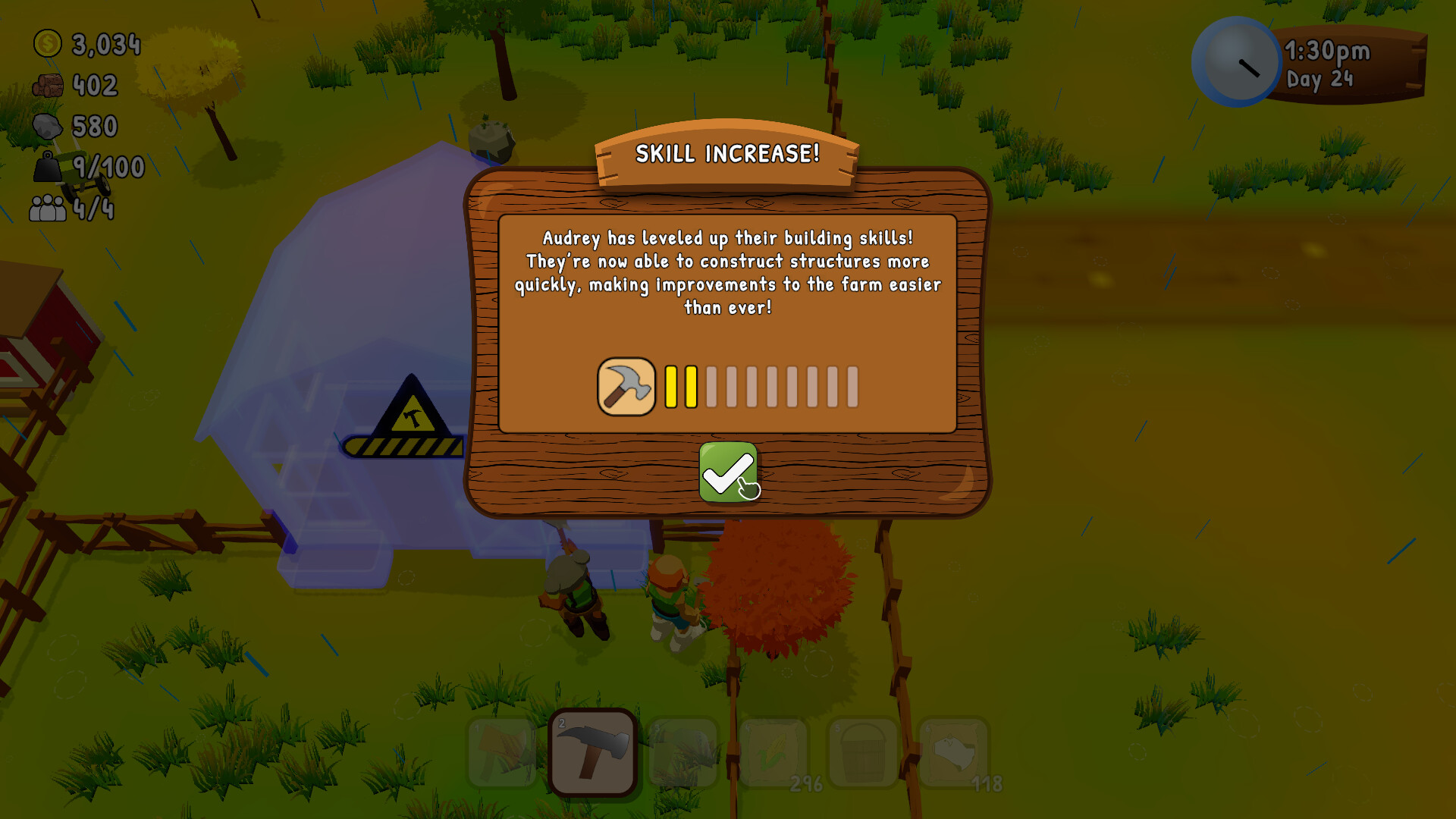The image size is (1456, 819).
Task: Click the coin icon showing 3,034 gold
Action: pyautogui.click(x=48, y=44)
